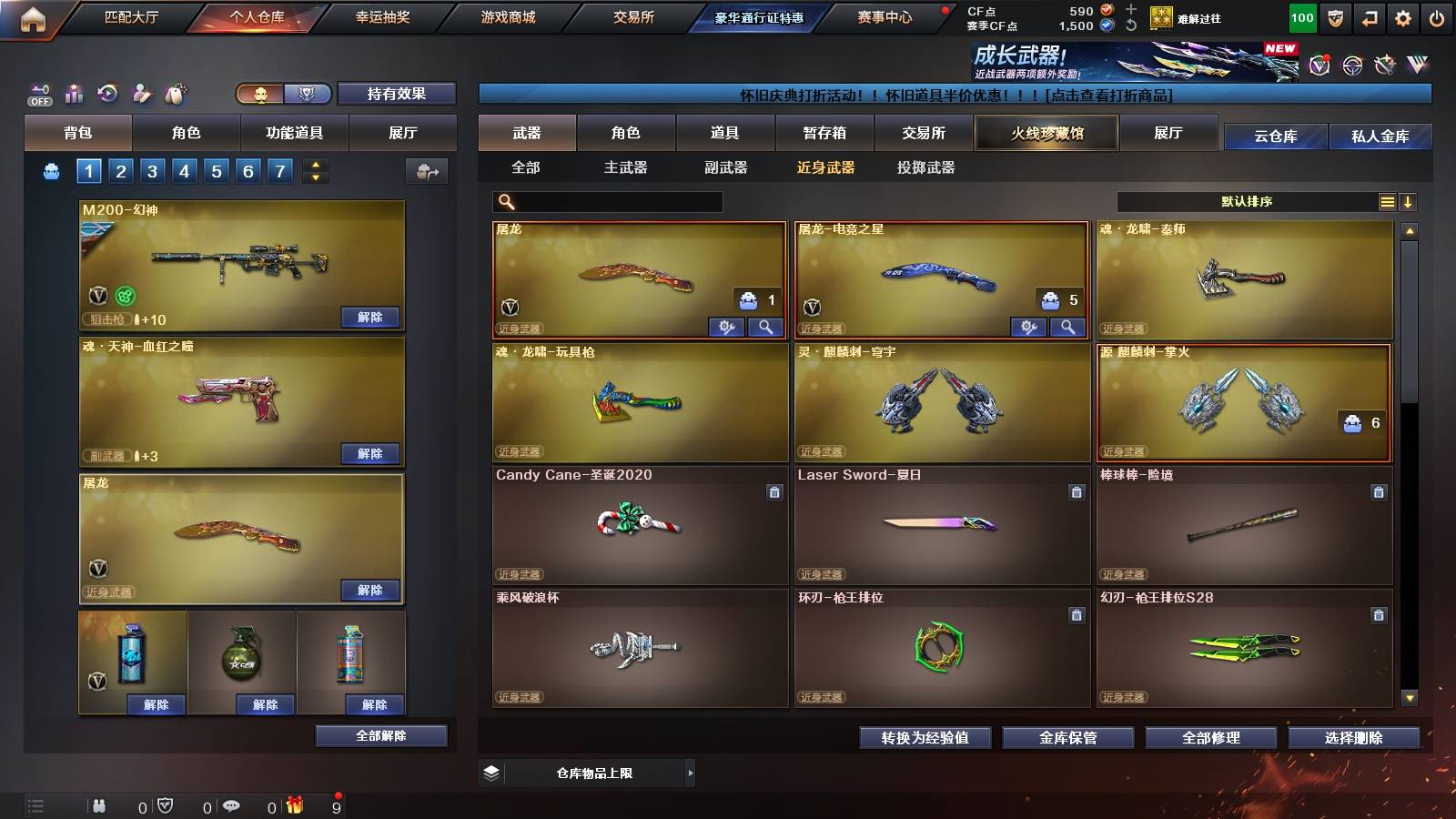Click the 全部解除 button below backpack
The width and height of the screenshot is (1456, 819).
pyautogui.click(x=380, y=735)
